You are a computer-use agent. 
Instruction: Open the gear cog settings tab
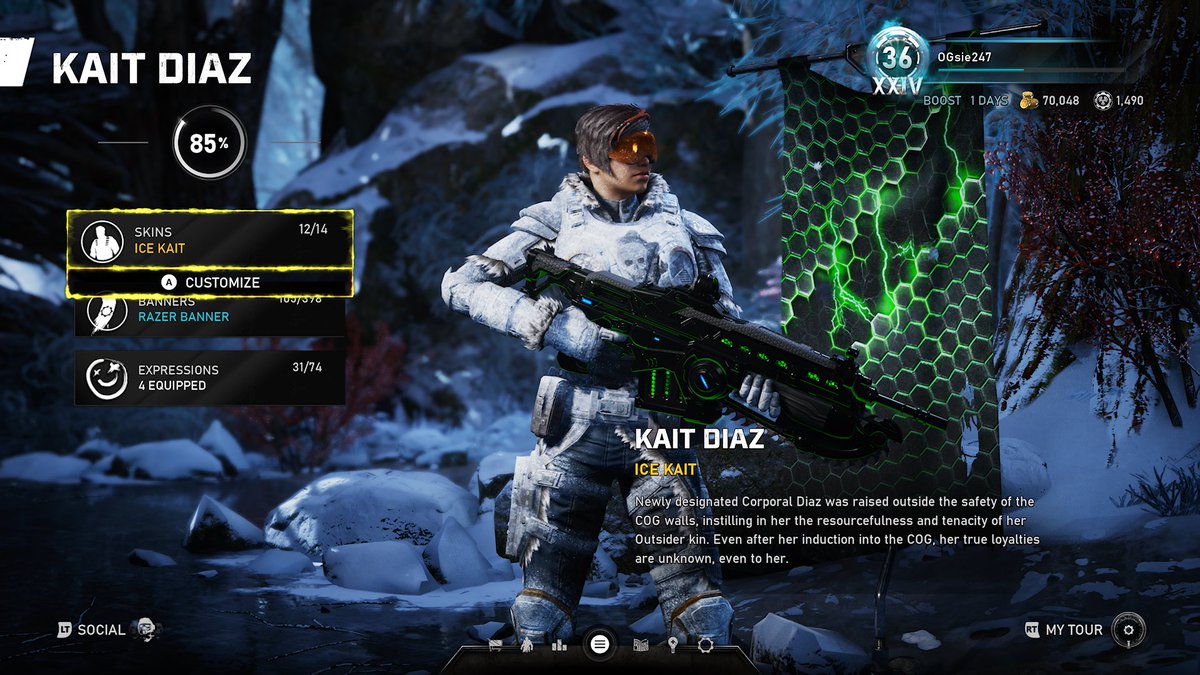pyautogui.click(x=705, y=645)
